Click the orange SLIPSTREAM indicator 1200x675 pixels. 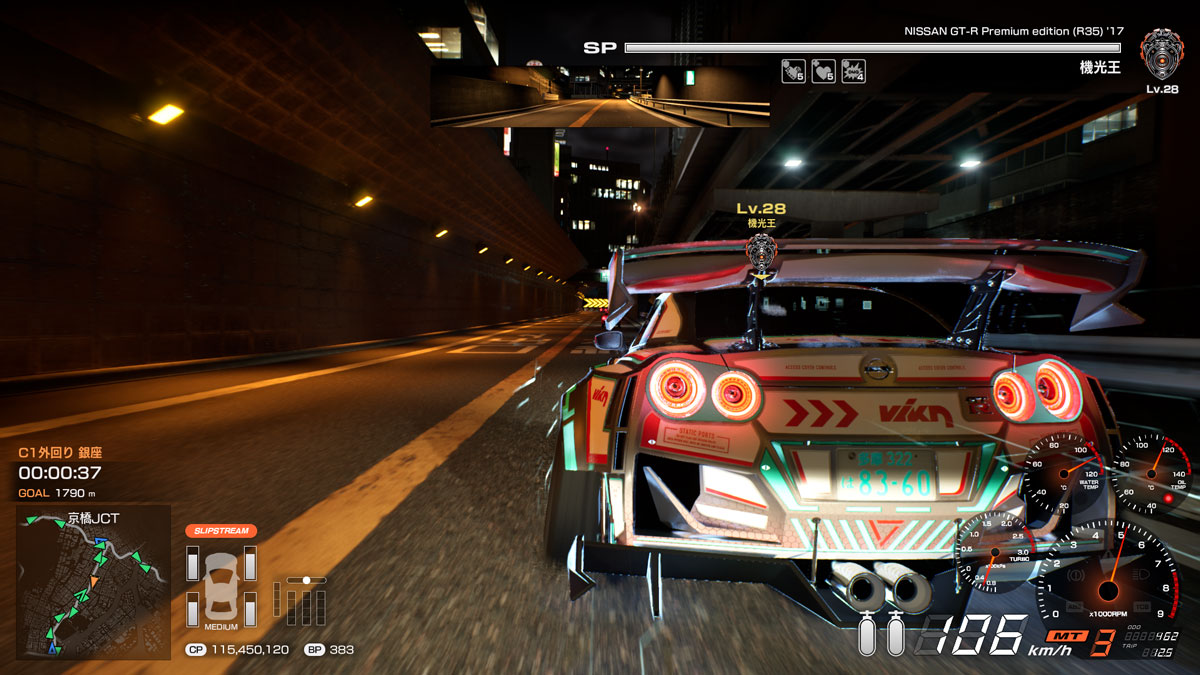pyautogui.click(x=221, y=530)
